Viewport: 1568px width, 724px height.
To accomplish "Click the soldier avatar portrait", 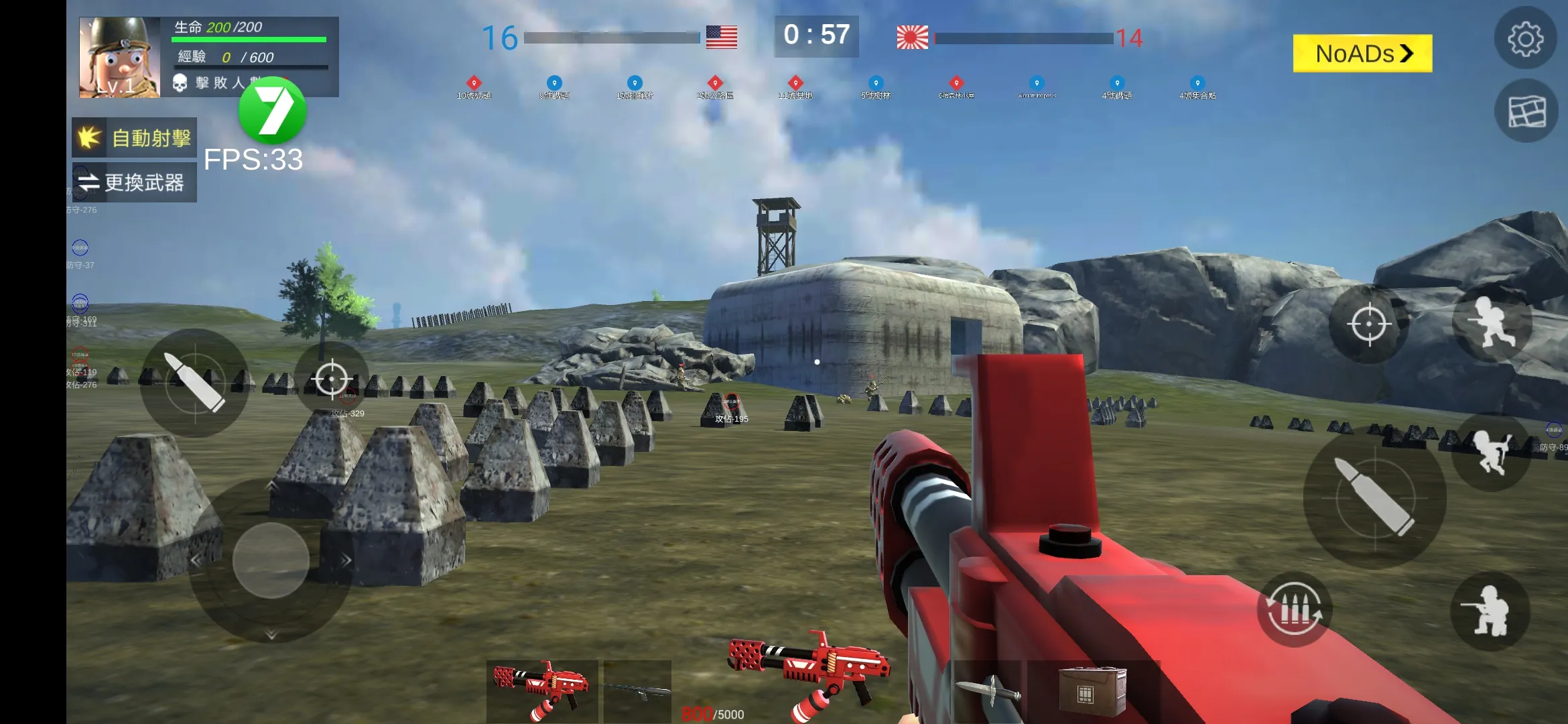I will (119, 58).
